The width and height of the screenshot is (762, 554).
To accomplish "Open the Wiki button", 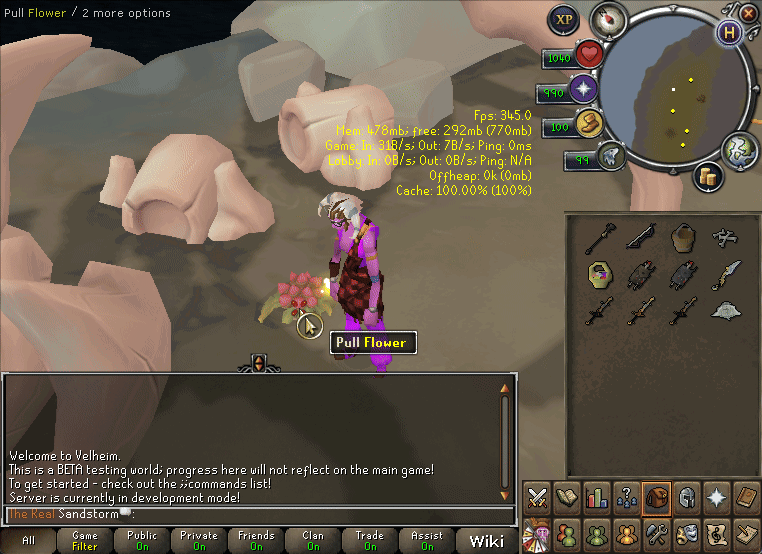I will tap(487, 541).
